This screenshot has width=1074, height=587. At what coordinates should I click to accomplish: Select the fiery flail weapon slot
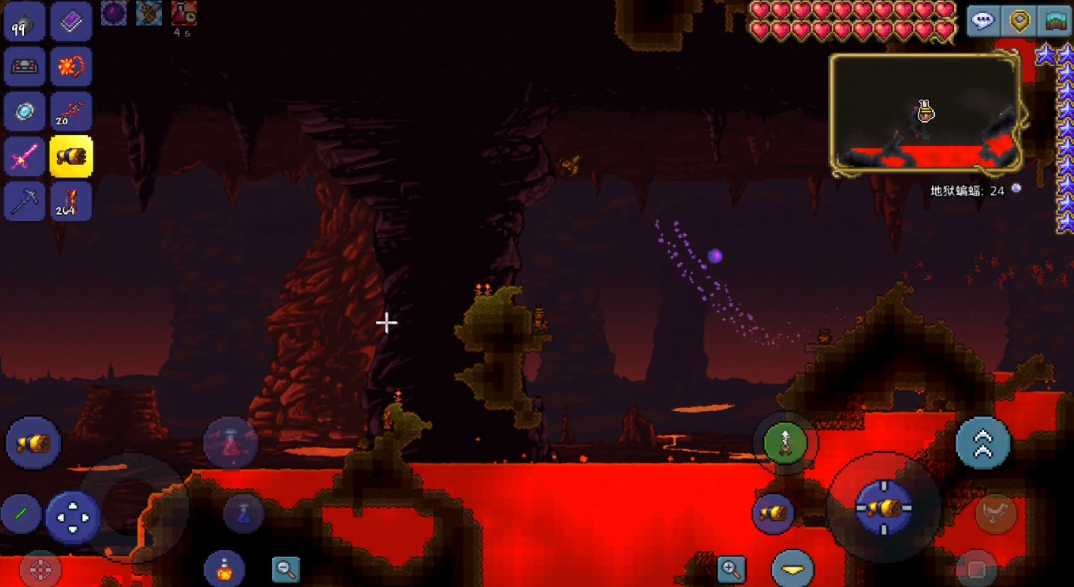point(70,67)
